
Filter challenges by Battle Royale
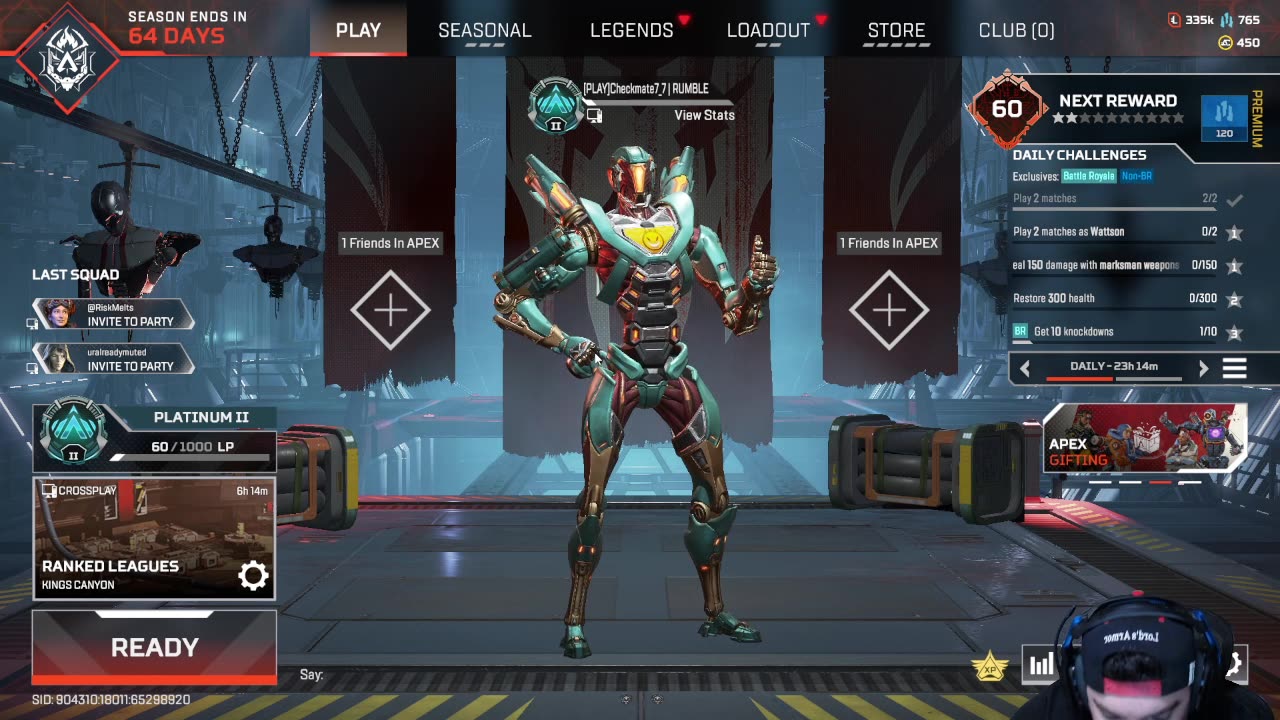click(1088, 177)
